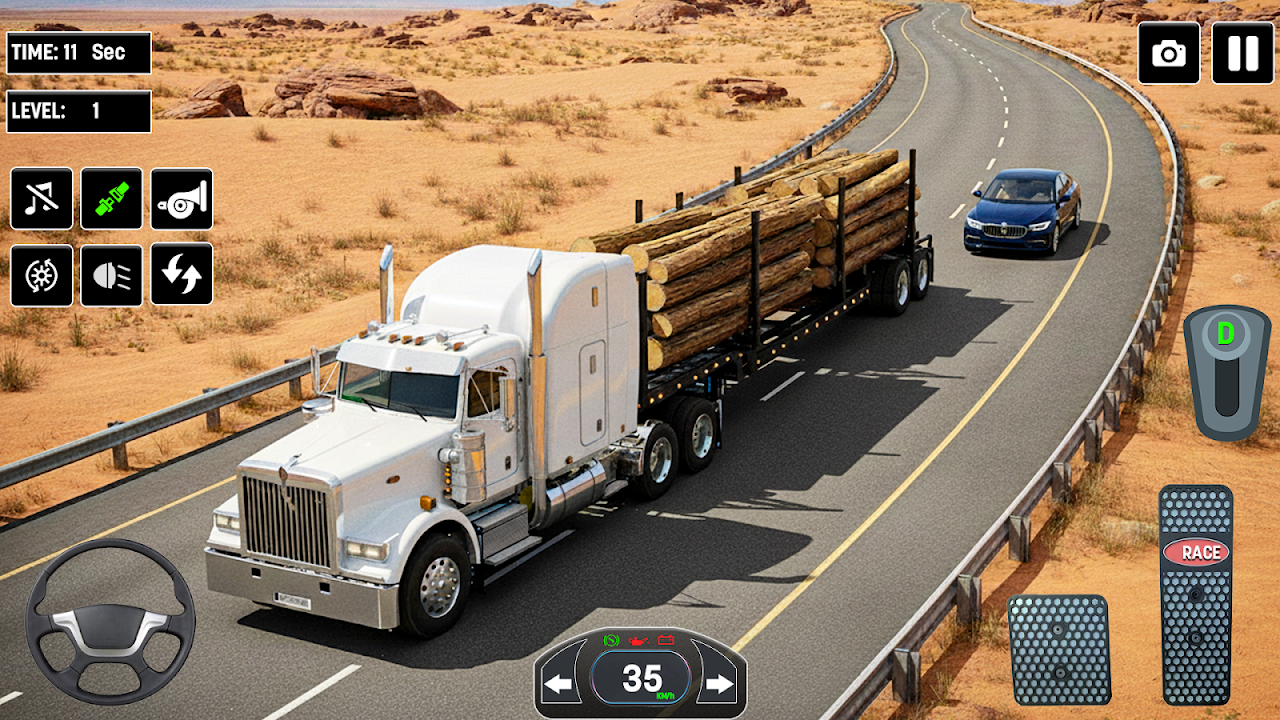Shift the gear lever showing D
The height and width of the screenshot is (720, 1280).
pyautogui.click(x=1227, y=371)
